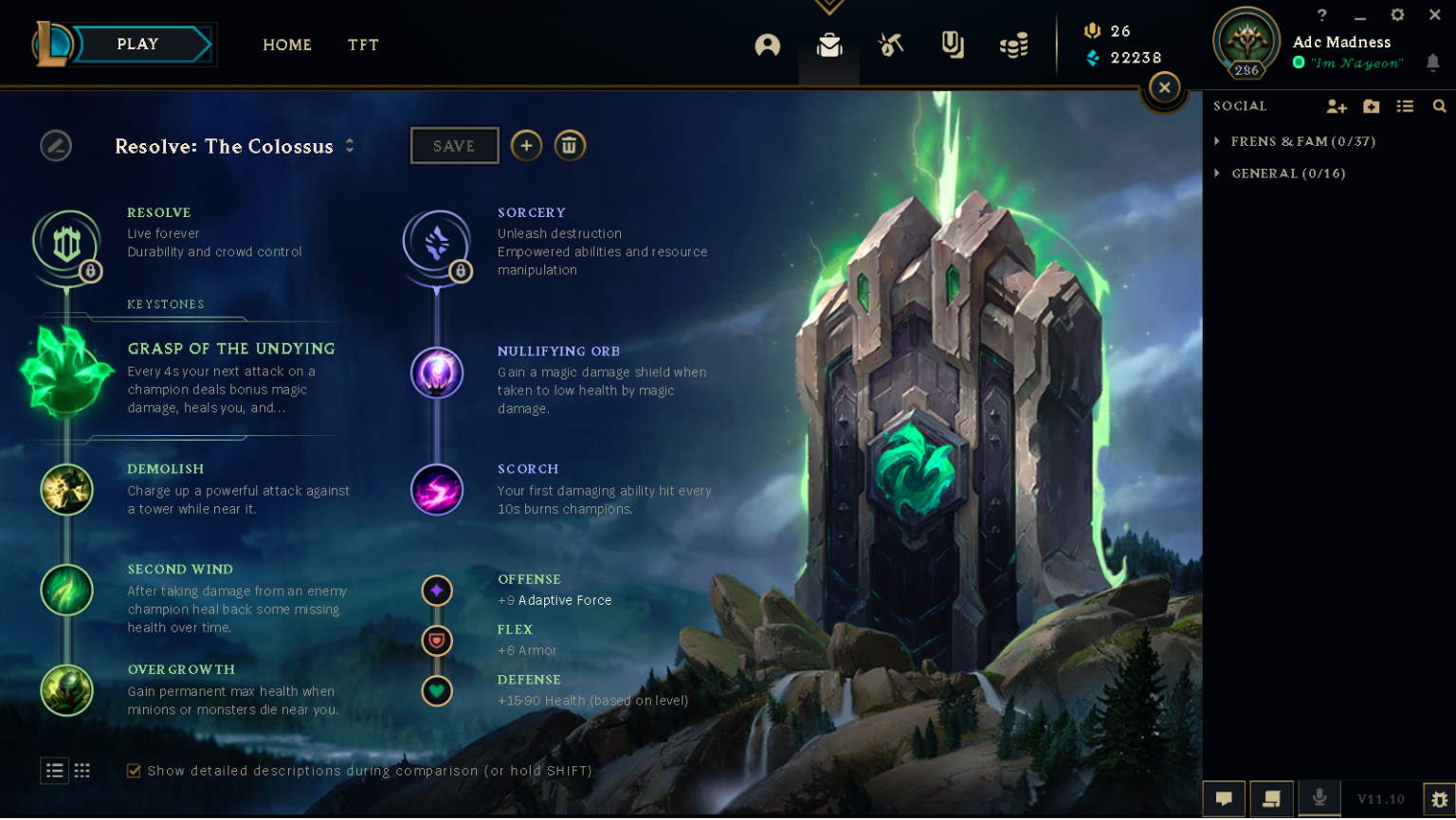
Task: Go to the HOME tab
Action: (287, 45)
